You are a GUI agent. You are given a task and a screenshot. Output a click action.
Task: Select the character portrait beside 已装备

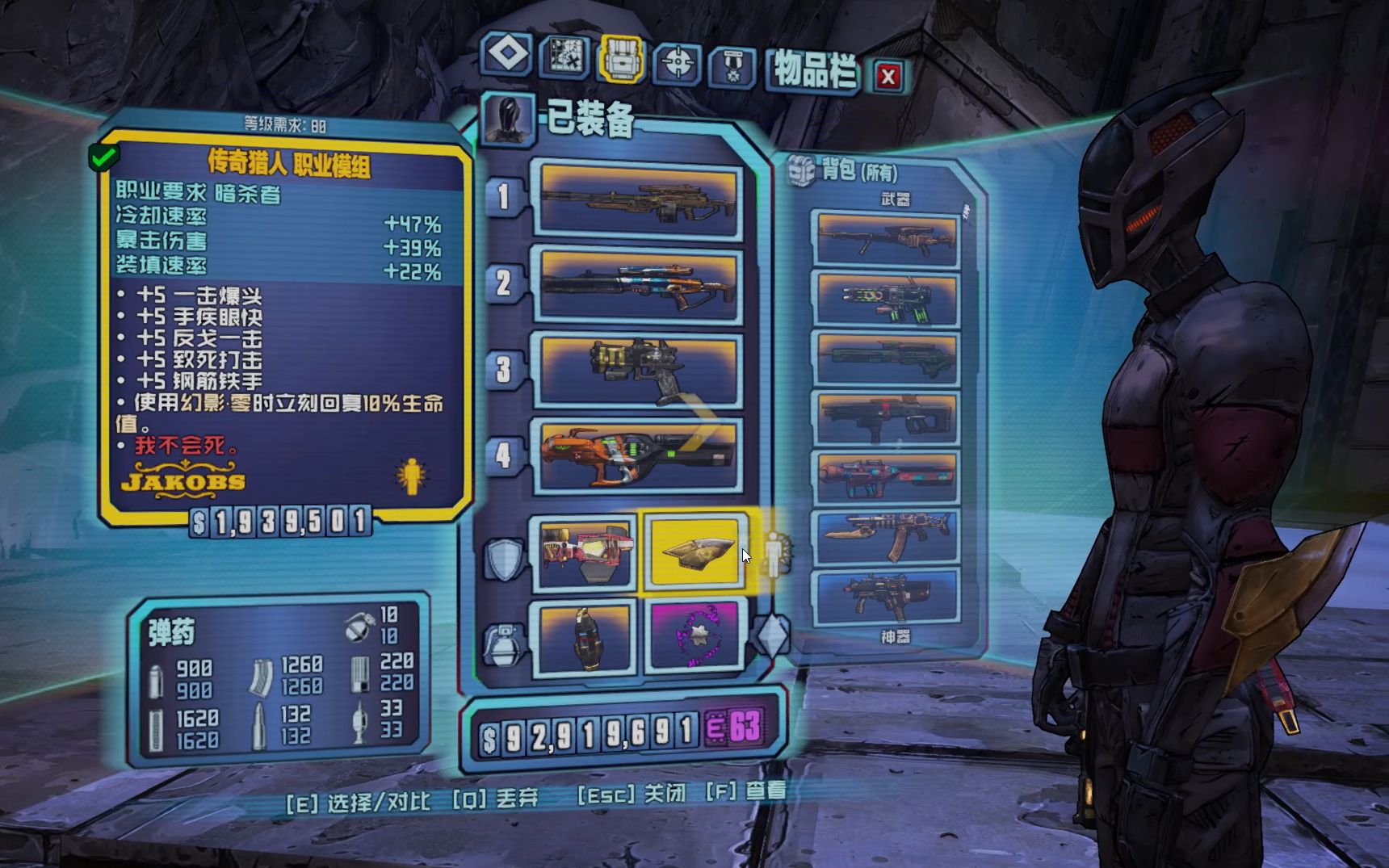pos(509,120)
